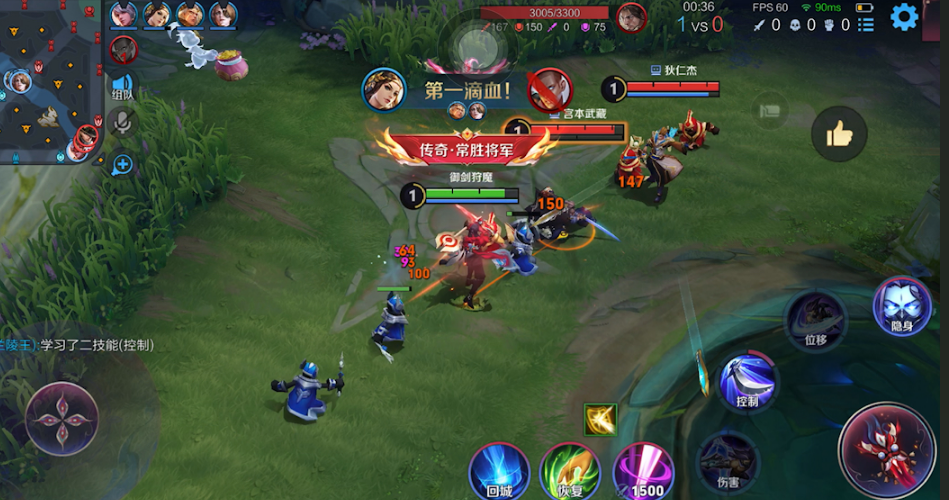Trigger the 伤害 damage skill
This screenshot has width=949, height=500.
tap(726, 458)
